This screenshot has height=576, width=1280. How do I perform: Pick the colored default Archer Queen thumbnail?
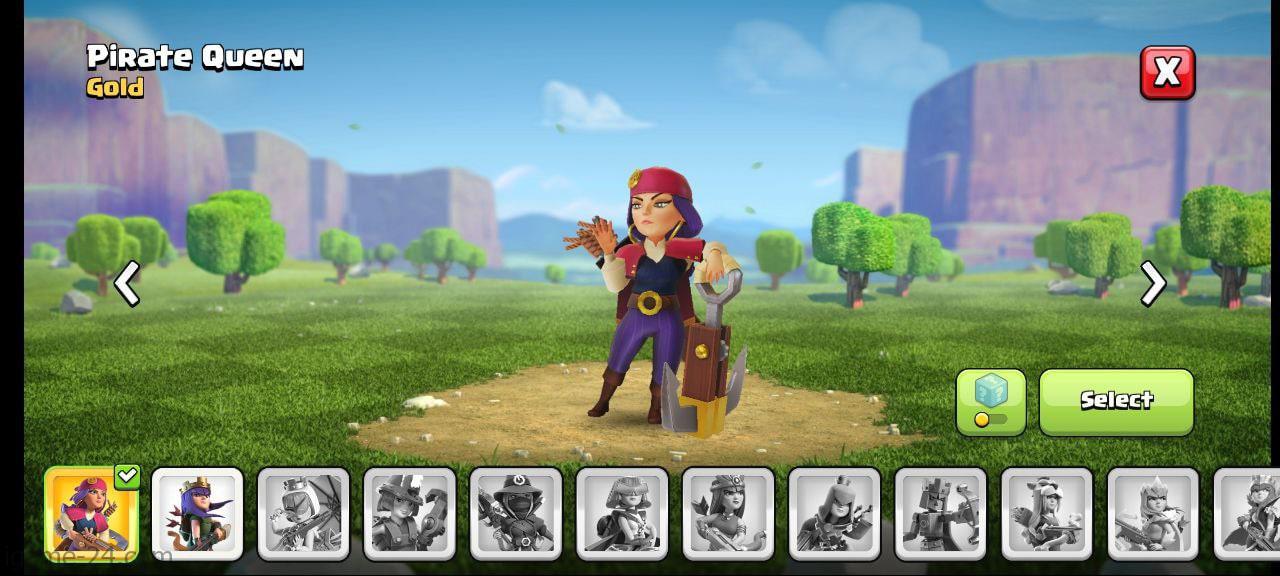tap(197, 513)
